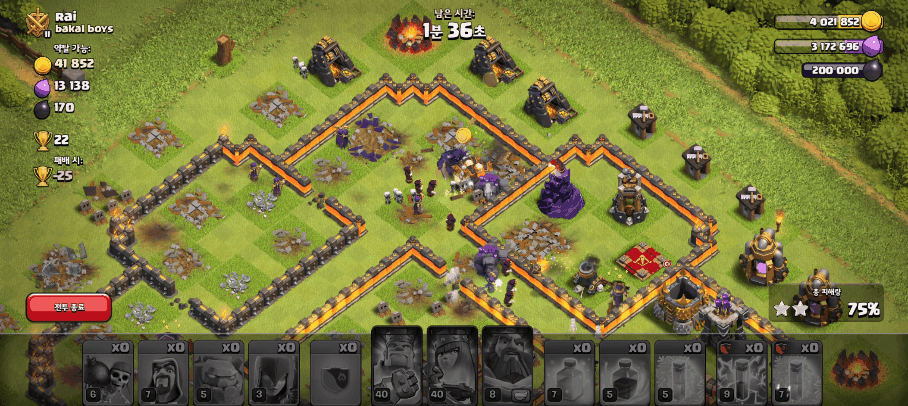908x406 pixels.
Task: Tap the red end battle button
Action: tap(68, 307)
